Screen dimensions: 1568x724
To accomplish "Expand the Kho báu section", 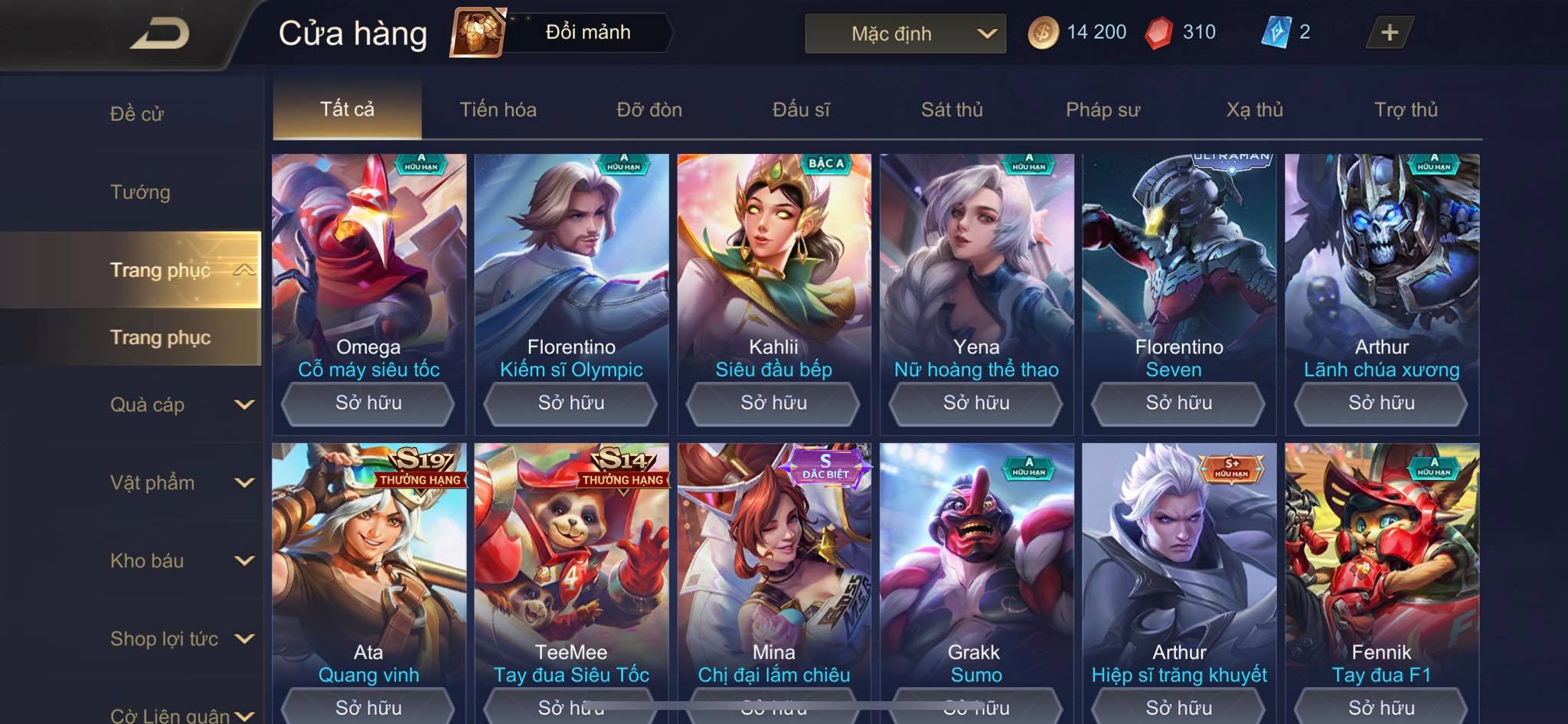I will coord(180,561).
